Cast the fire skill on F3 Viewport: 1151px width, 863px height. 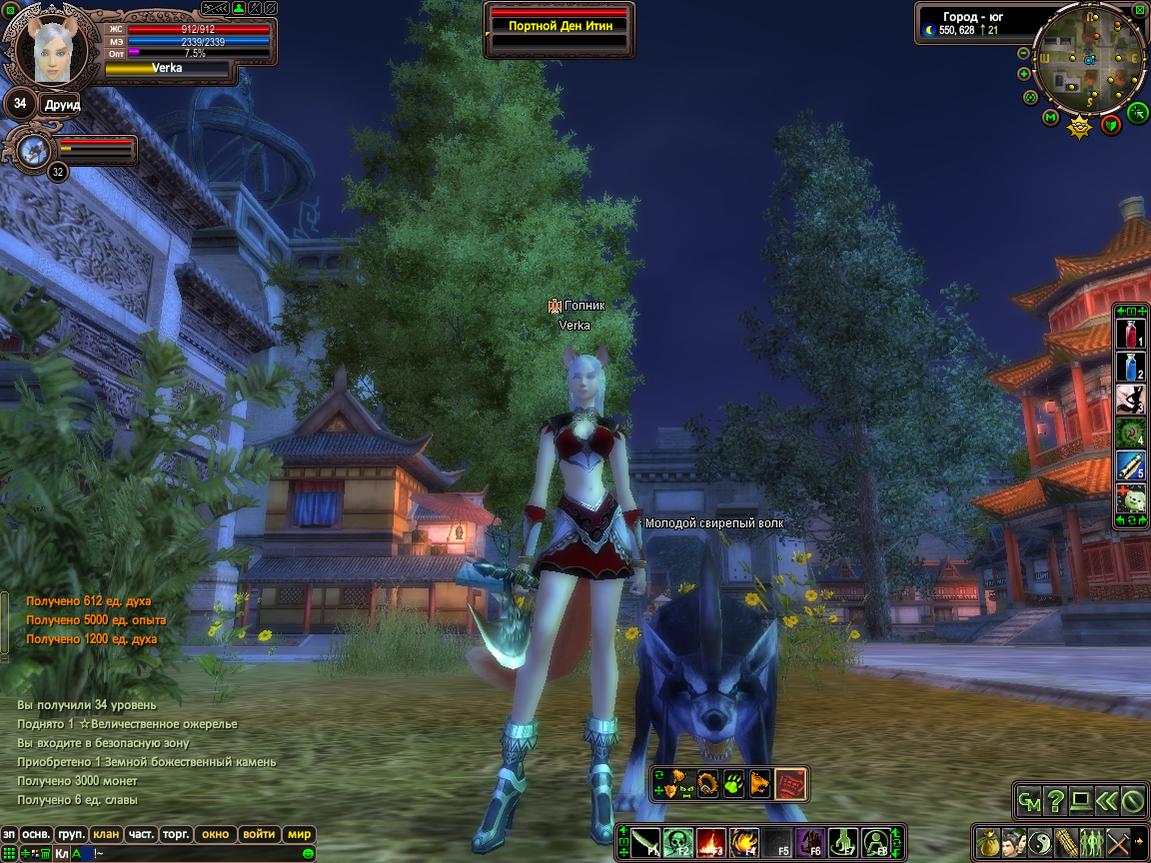[710, 842]
